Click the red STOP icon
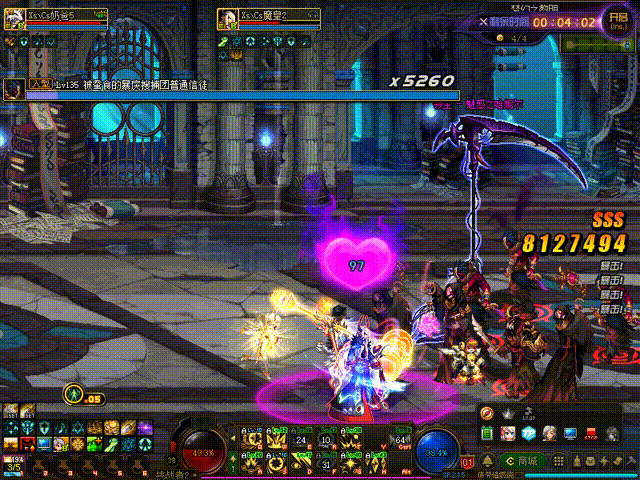Image resolution: width=640 pixels, height=480 pixels. pos(591,433)
